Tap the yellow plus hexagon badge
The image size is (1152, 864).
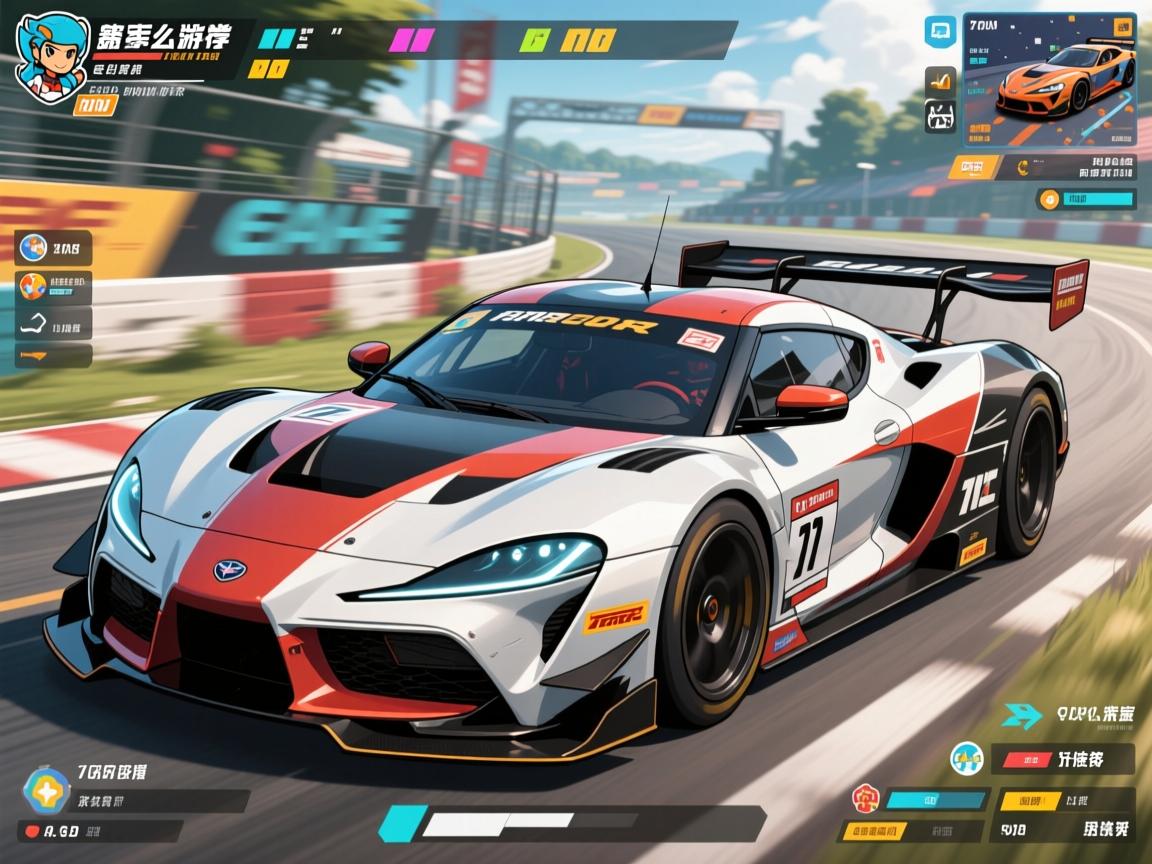point(46,790)
